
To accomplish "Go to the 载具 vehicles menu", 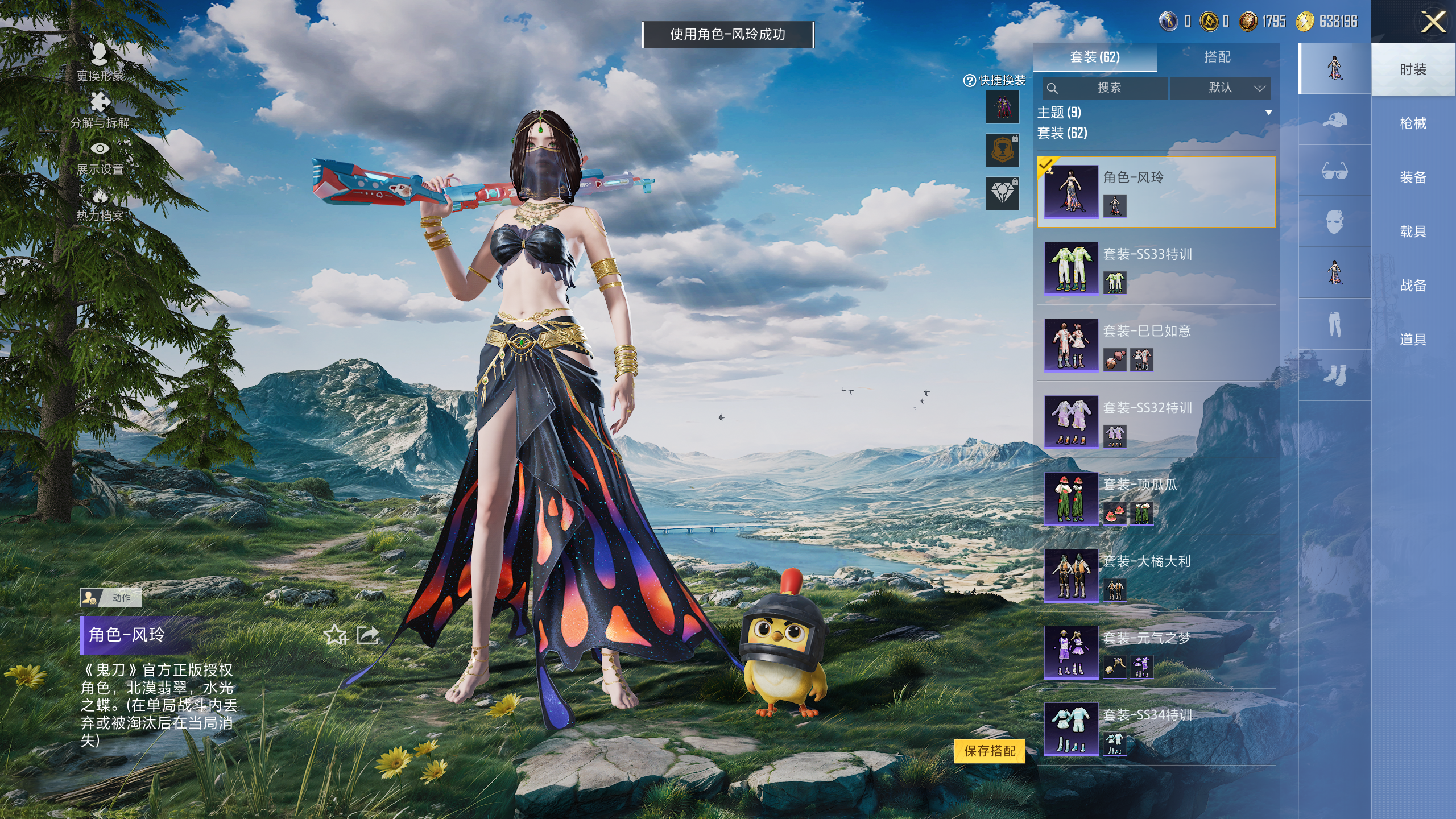I will (x=1413, y=231).
